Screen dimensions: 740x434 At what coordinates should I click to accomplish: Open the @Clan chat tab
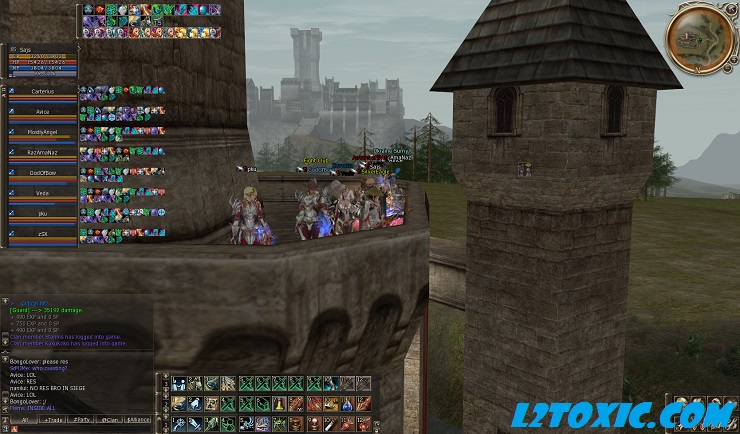[x=110, y=420]
